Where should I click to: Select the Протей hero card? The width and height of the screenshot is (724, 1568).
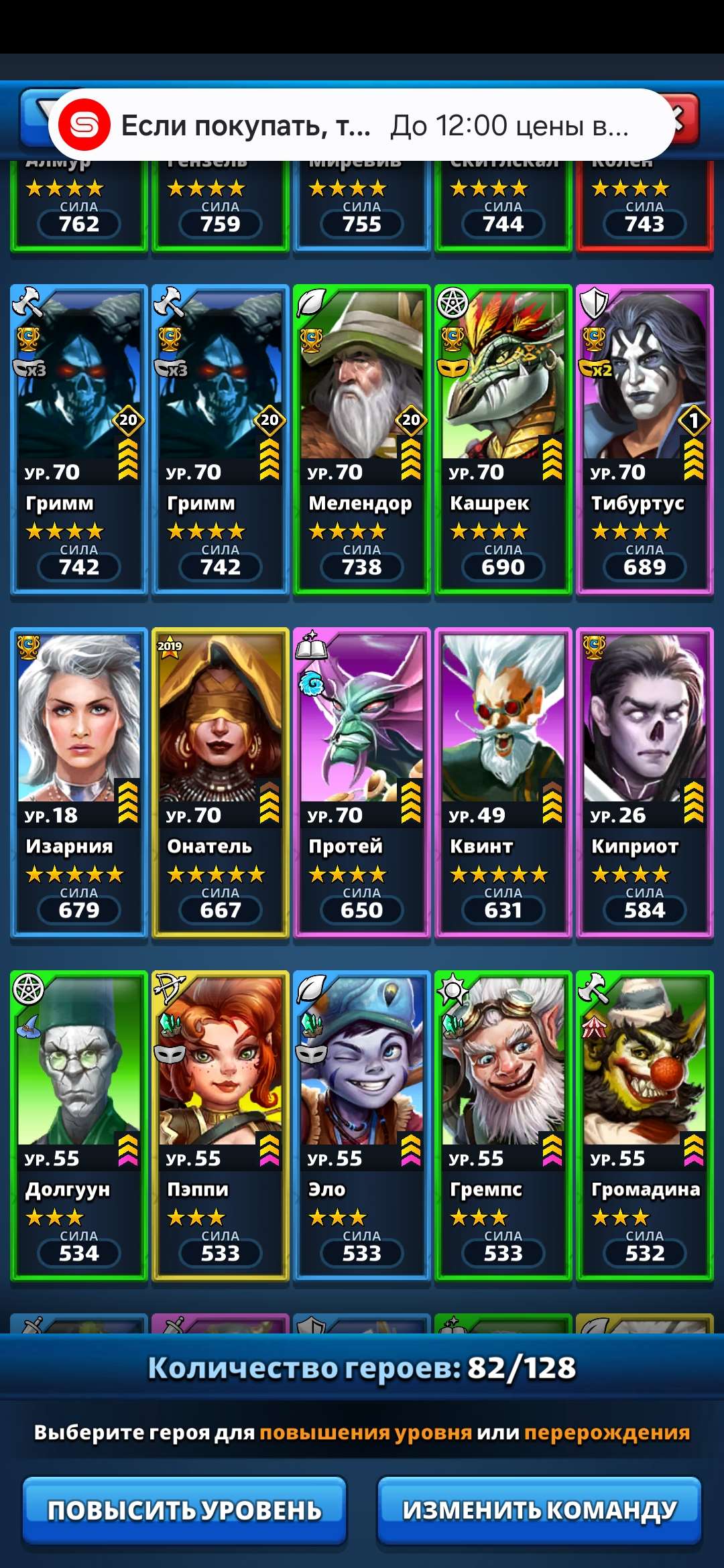[362, 783]
